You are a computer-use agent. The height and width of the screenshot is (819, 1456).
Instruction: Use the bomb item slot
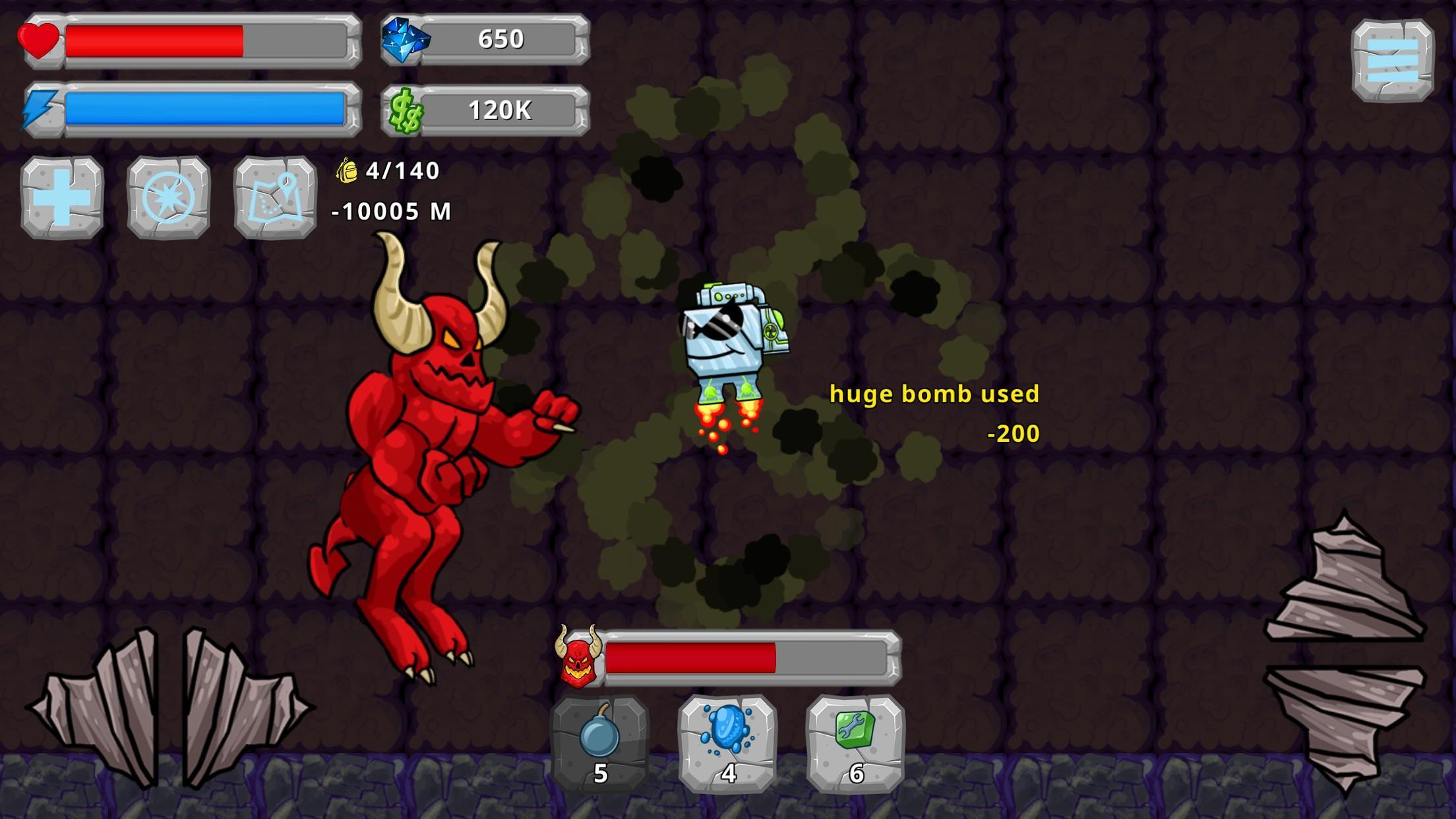[599, 743]
